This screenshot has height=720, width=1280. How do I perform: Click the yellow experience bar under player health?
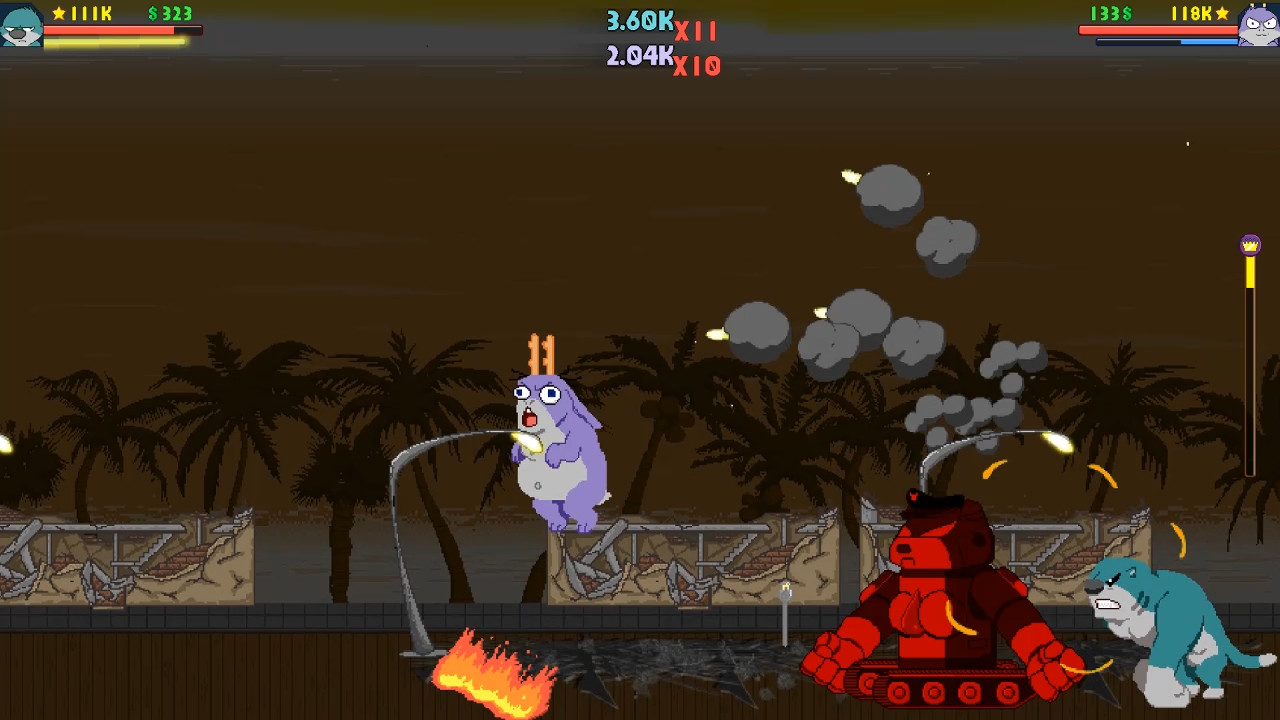click(x=110, y=40)
